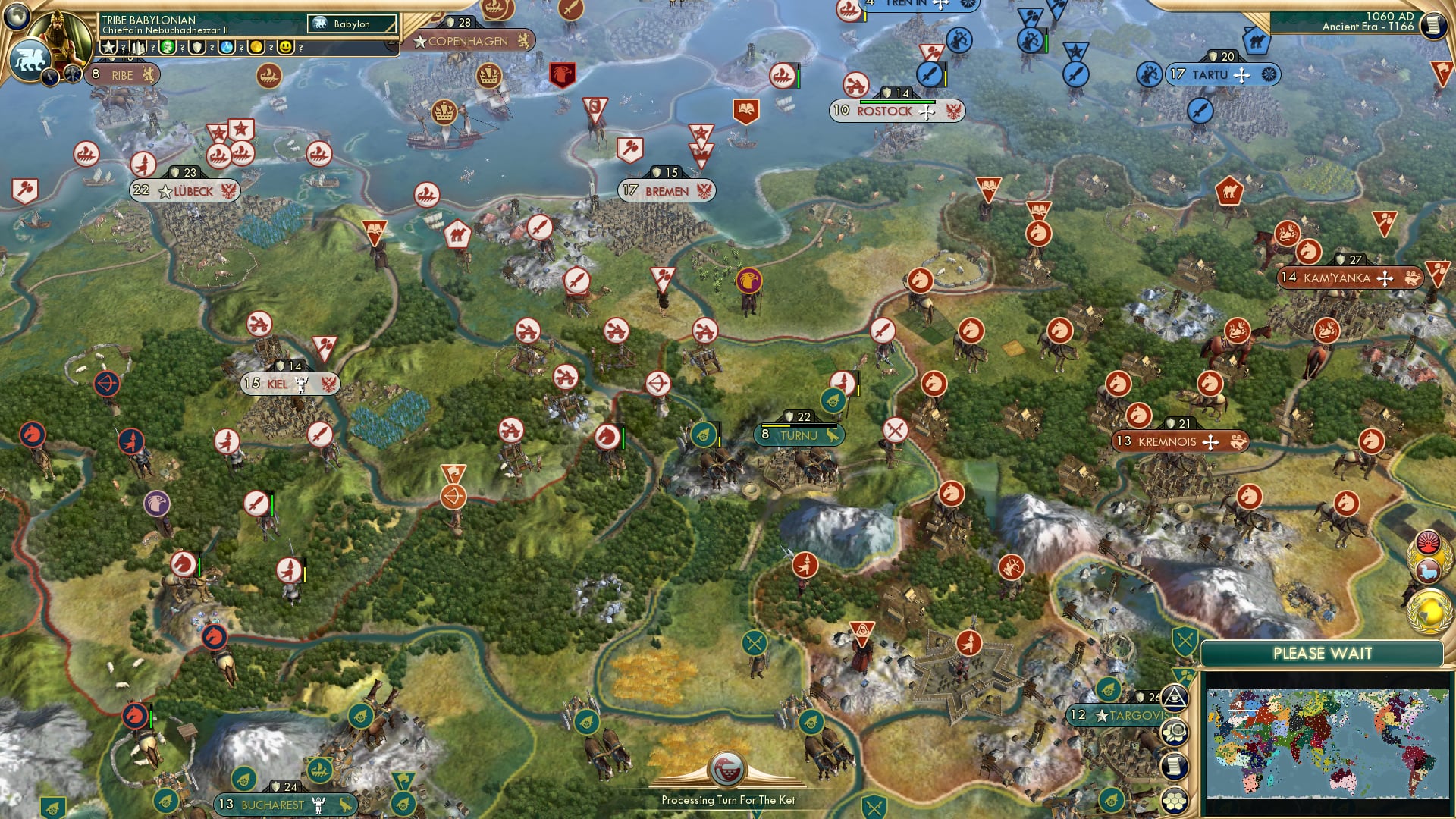Viewport: 1456px width, 819px height.
Task: Click the green science icon in the top ribbon
Action: [x=168, y=48]
